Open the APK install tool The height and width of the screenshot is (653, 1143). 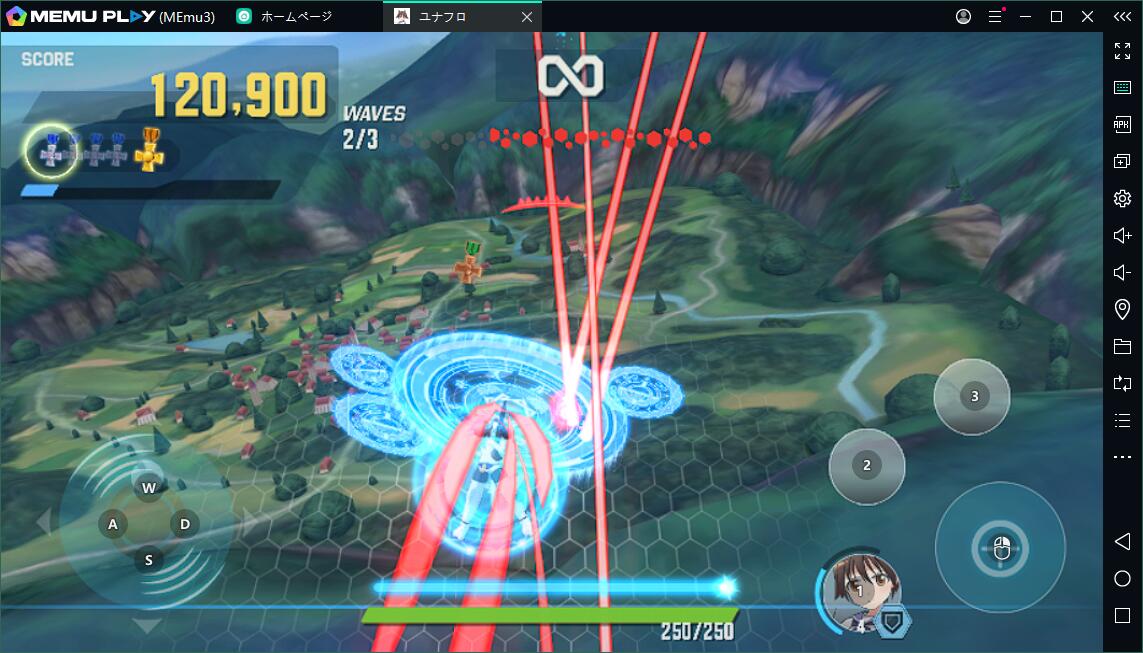(1122, 124)
